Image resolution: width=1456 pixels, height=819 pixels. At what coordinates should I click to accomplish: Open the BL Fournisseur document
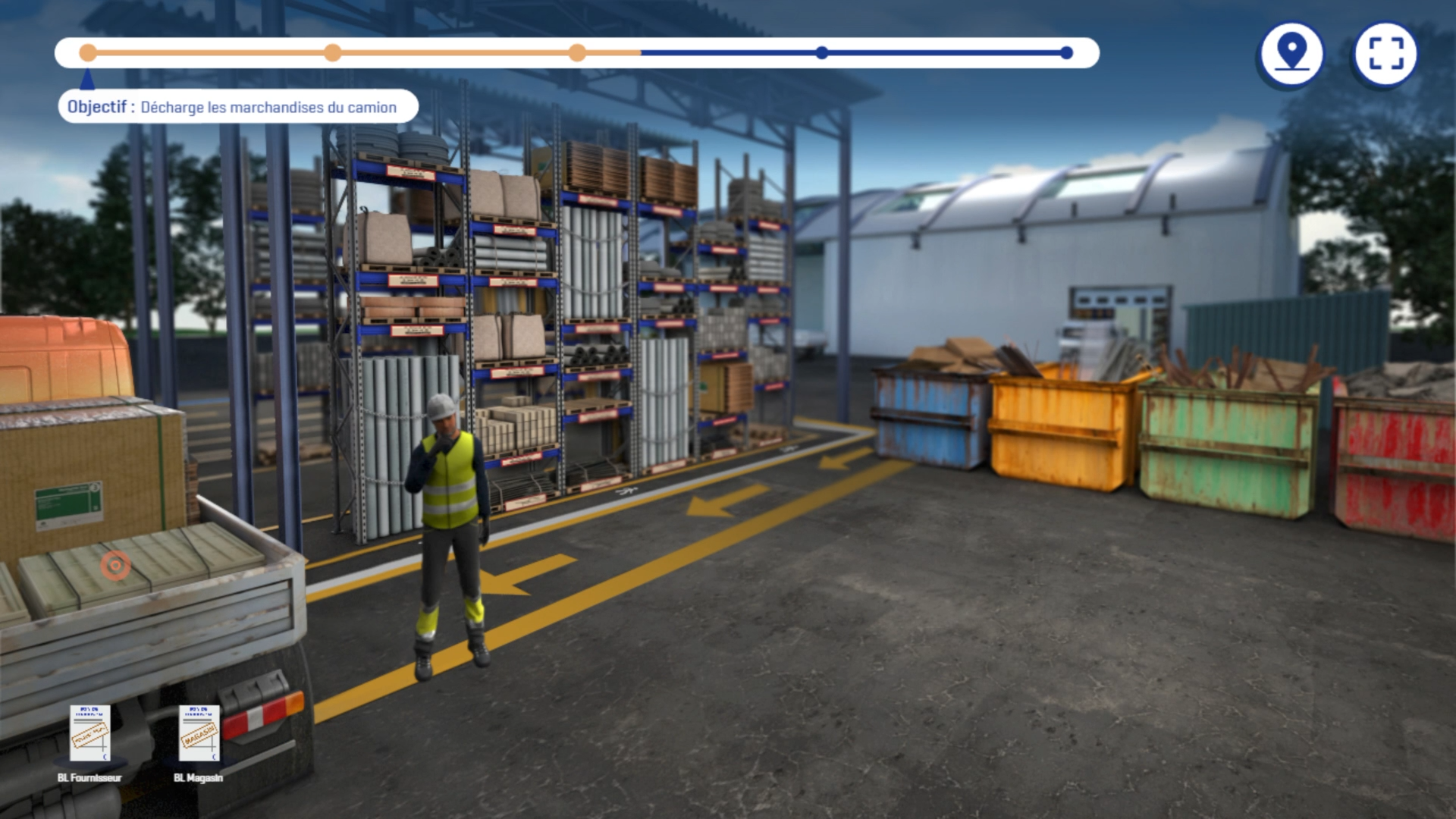[x=90, y=733]
